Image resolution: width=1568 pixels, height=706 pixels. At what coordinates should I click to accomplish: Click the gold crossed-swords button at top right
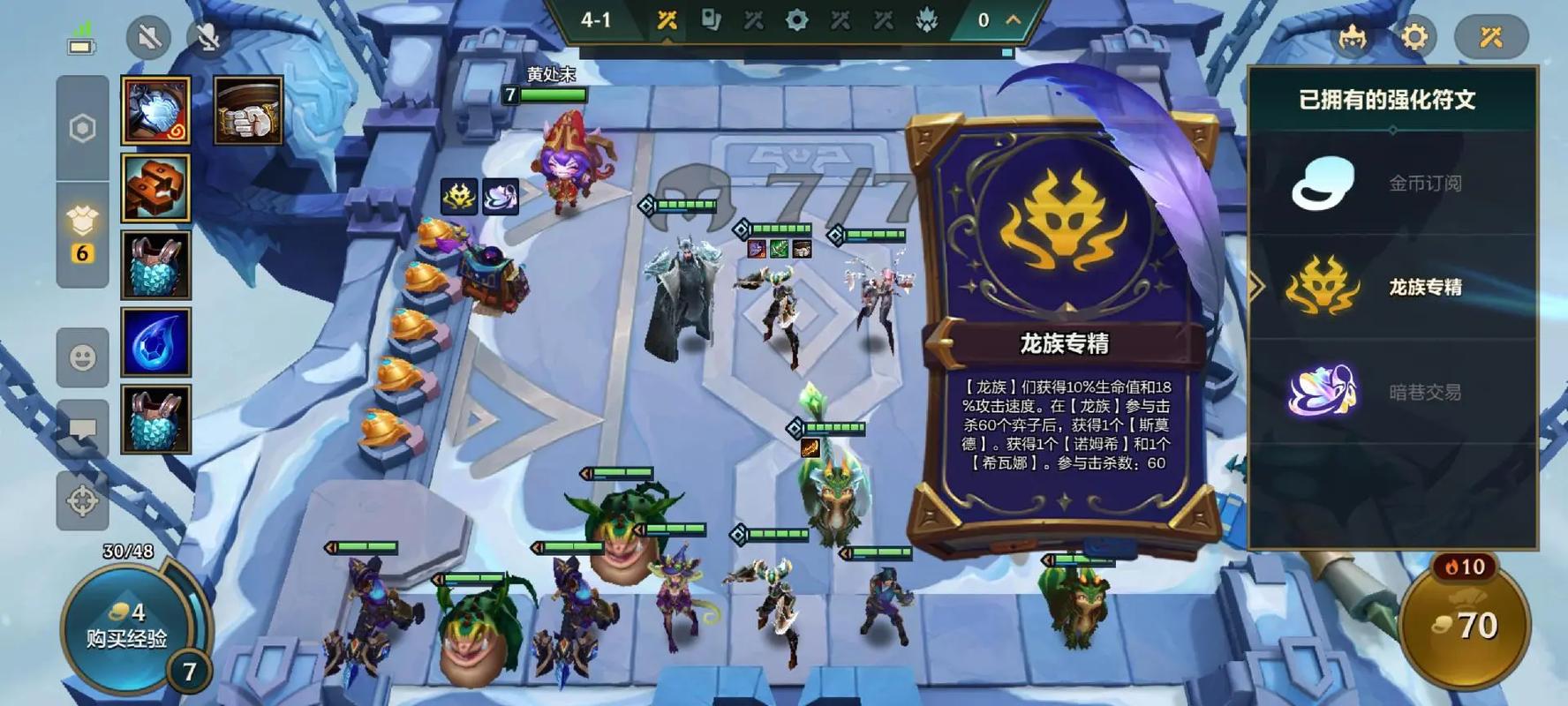click(1491, 37)
